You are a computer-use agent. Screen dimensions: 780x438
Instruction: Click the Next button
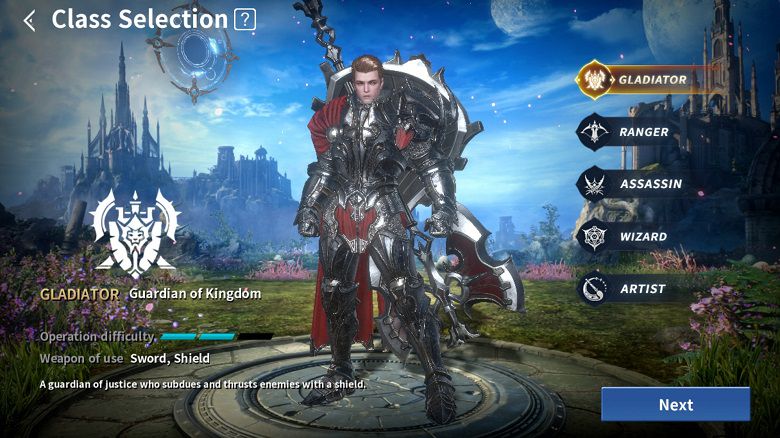click(675, 405)
